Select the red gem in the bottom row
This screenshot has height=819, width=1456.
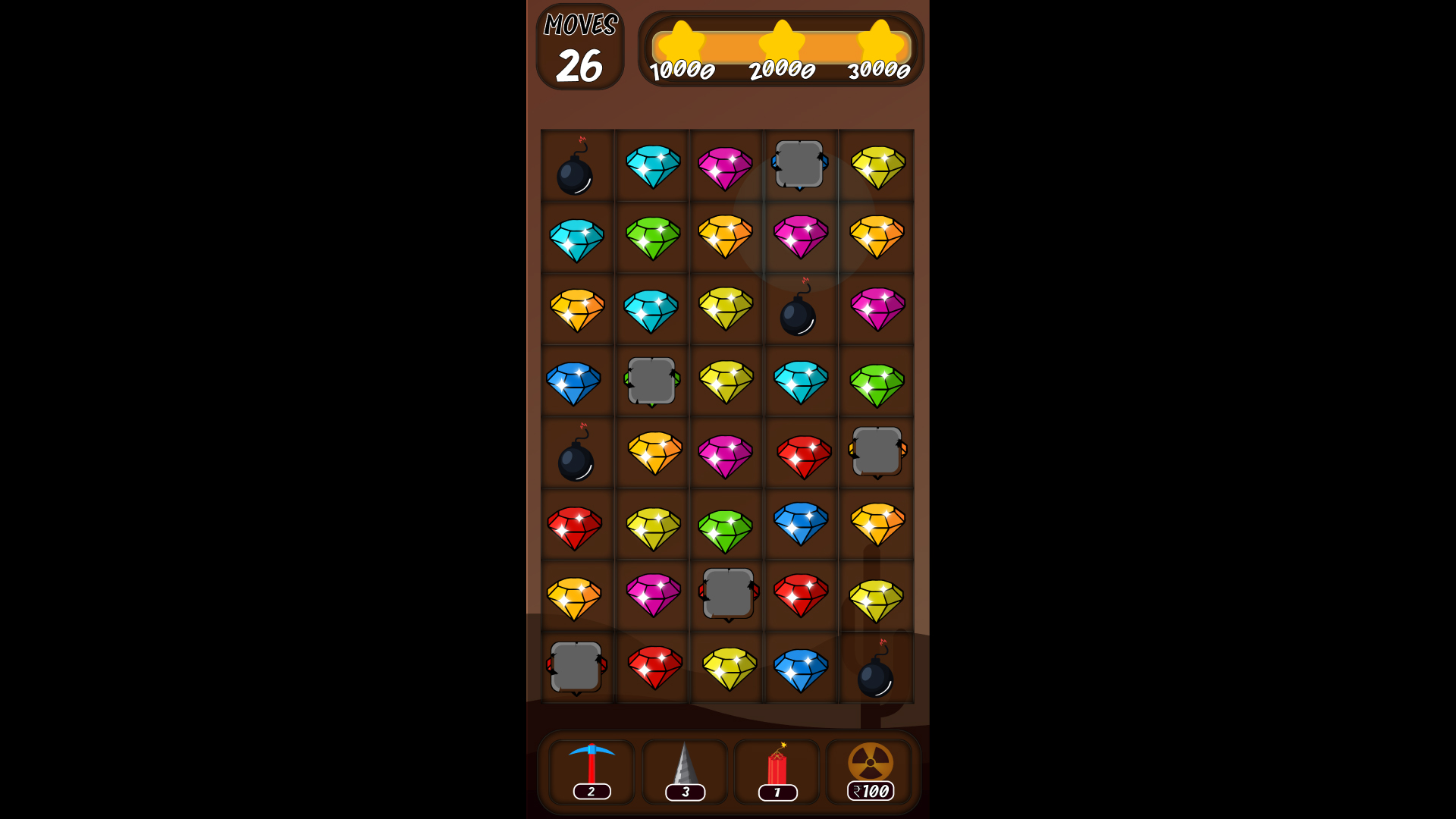pyautogui.click(x=651, y=669)
